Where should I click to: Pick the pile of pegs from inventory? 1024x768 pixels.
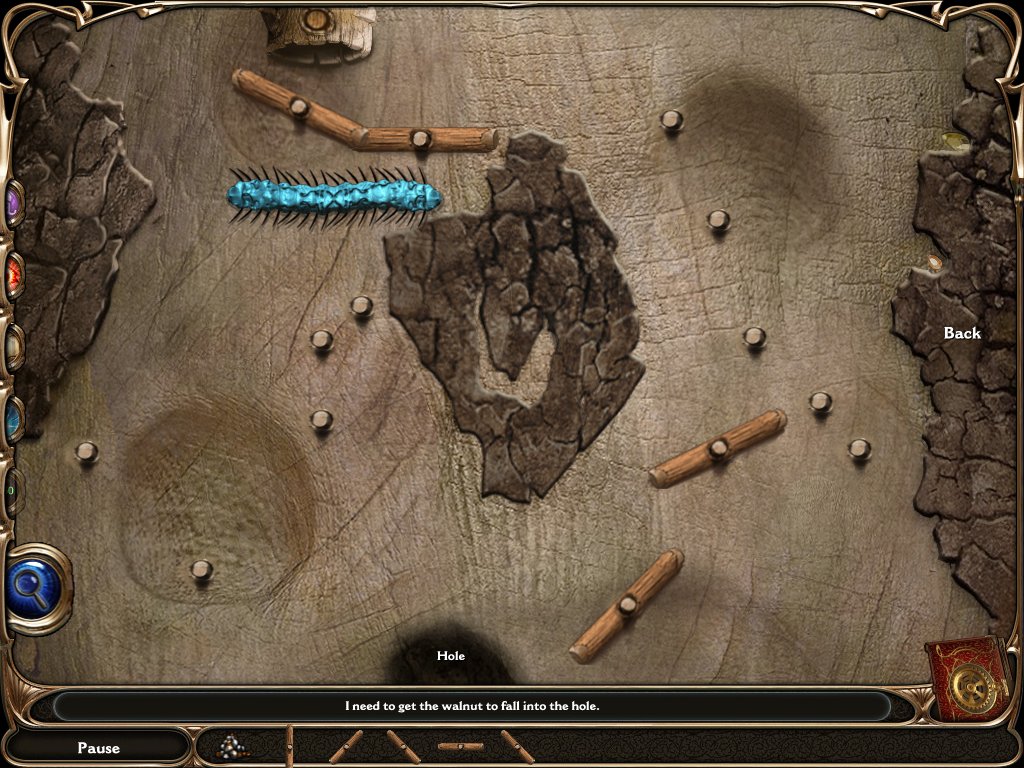click(234, 746)
